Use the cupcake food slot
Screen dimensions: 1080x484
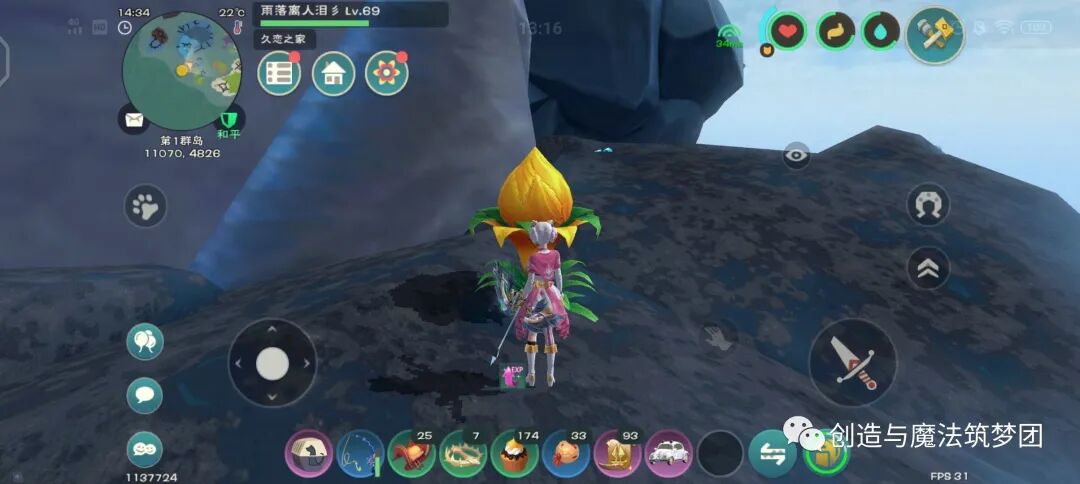coord(515,455)
